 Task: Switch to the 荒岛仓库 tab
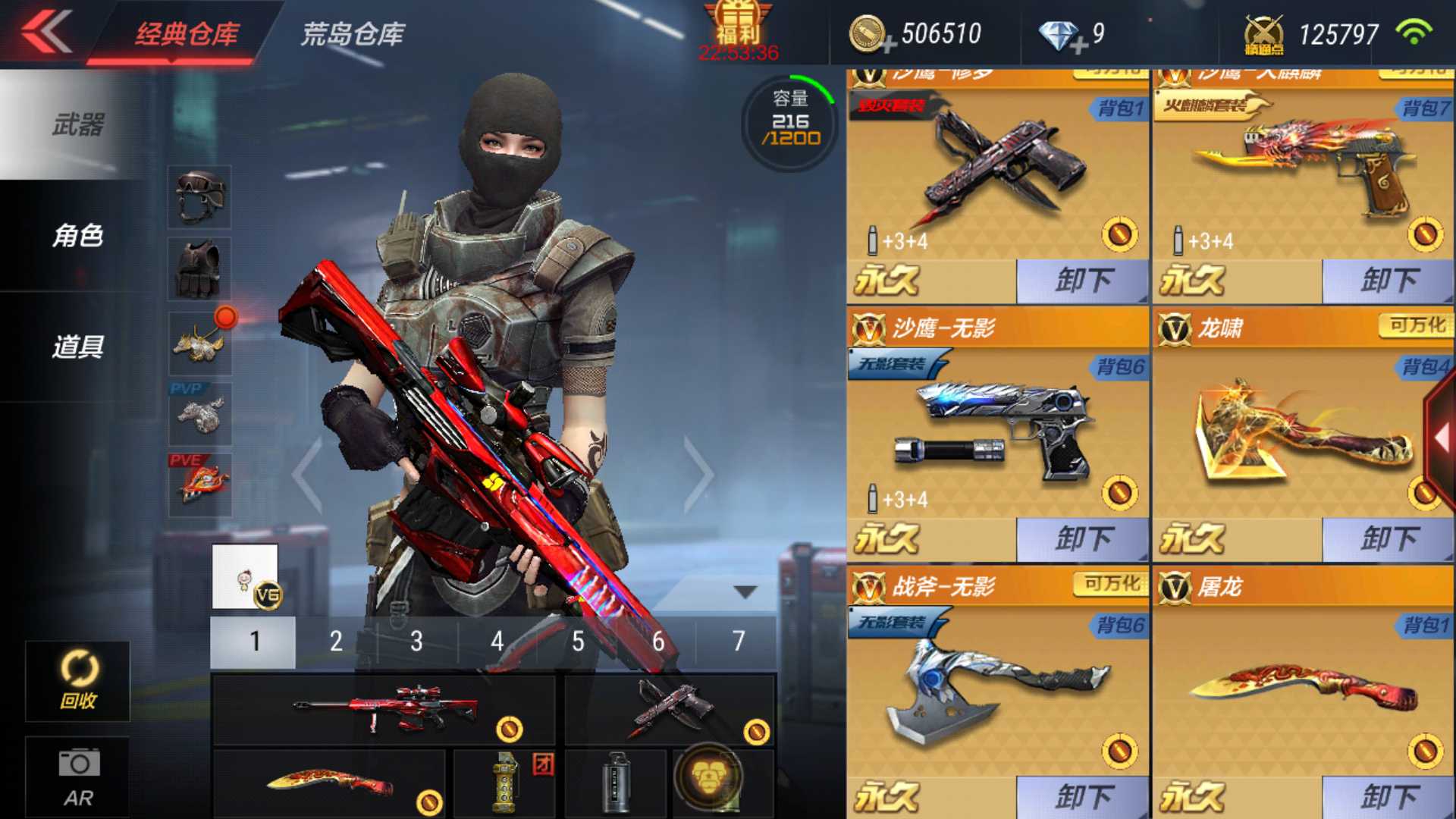(353, 34)
